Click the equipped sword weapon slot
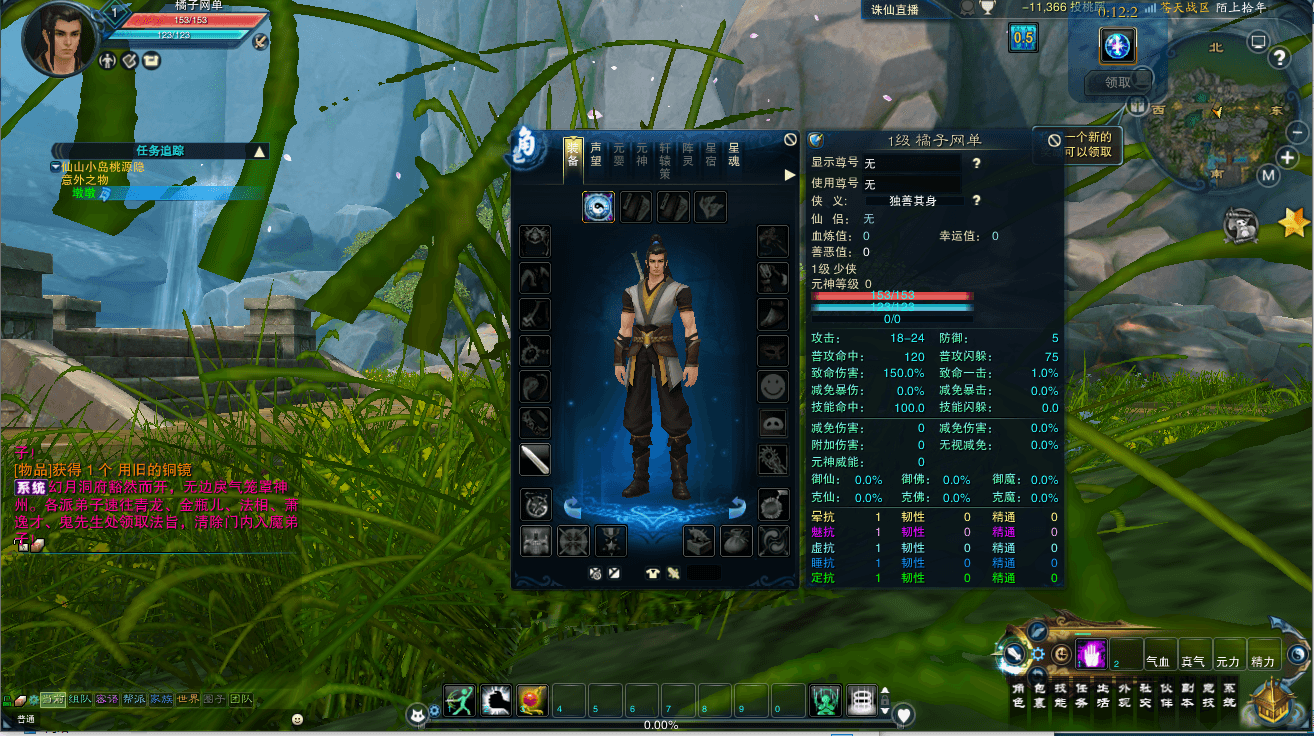 pos(535,460)
